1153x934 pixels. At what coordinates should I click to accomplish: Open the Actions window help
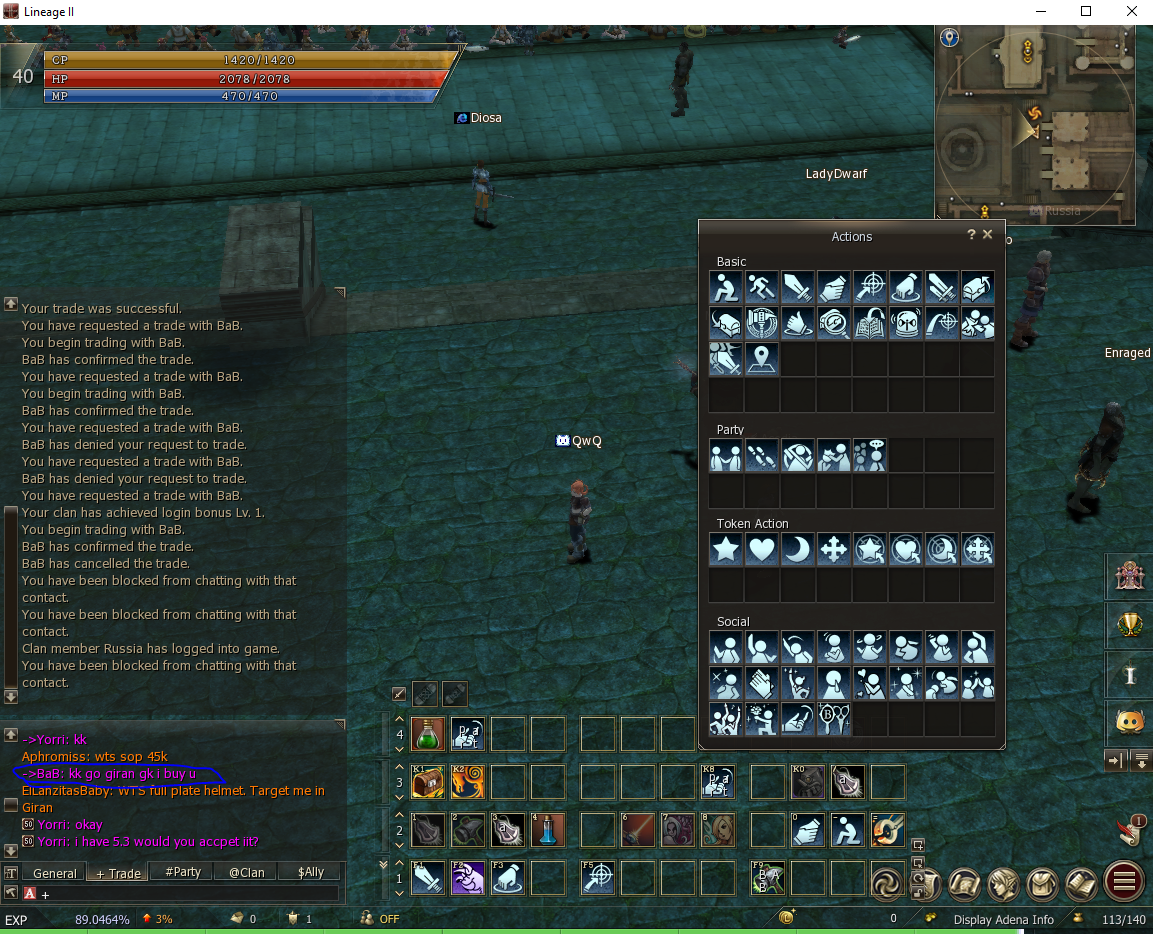[x=971, y=235]
